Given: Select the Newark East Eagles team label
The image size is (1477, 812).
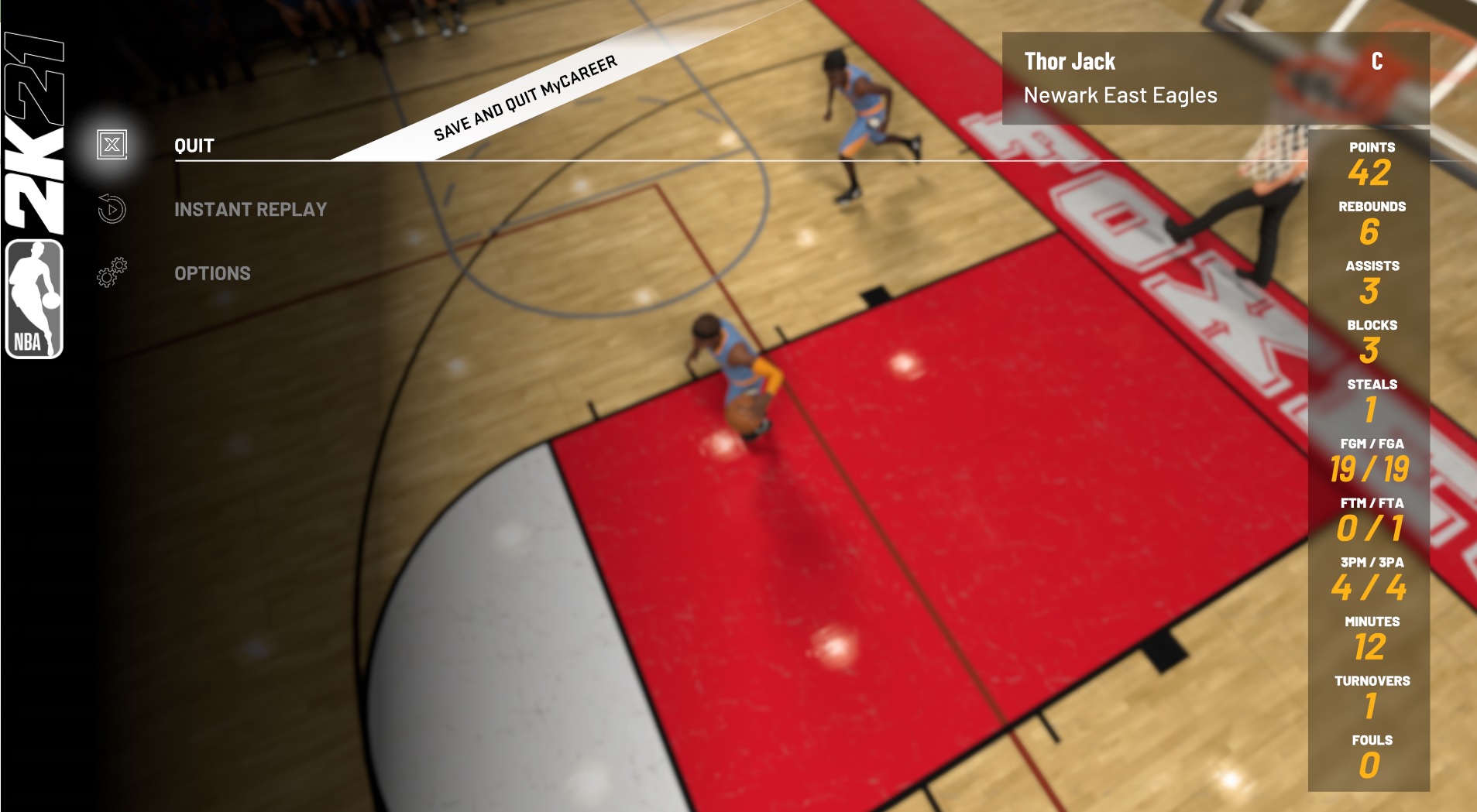Looking at the screenshot, I should click(x=1121, y=95).
